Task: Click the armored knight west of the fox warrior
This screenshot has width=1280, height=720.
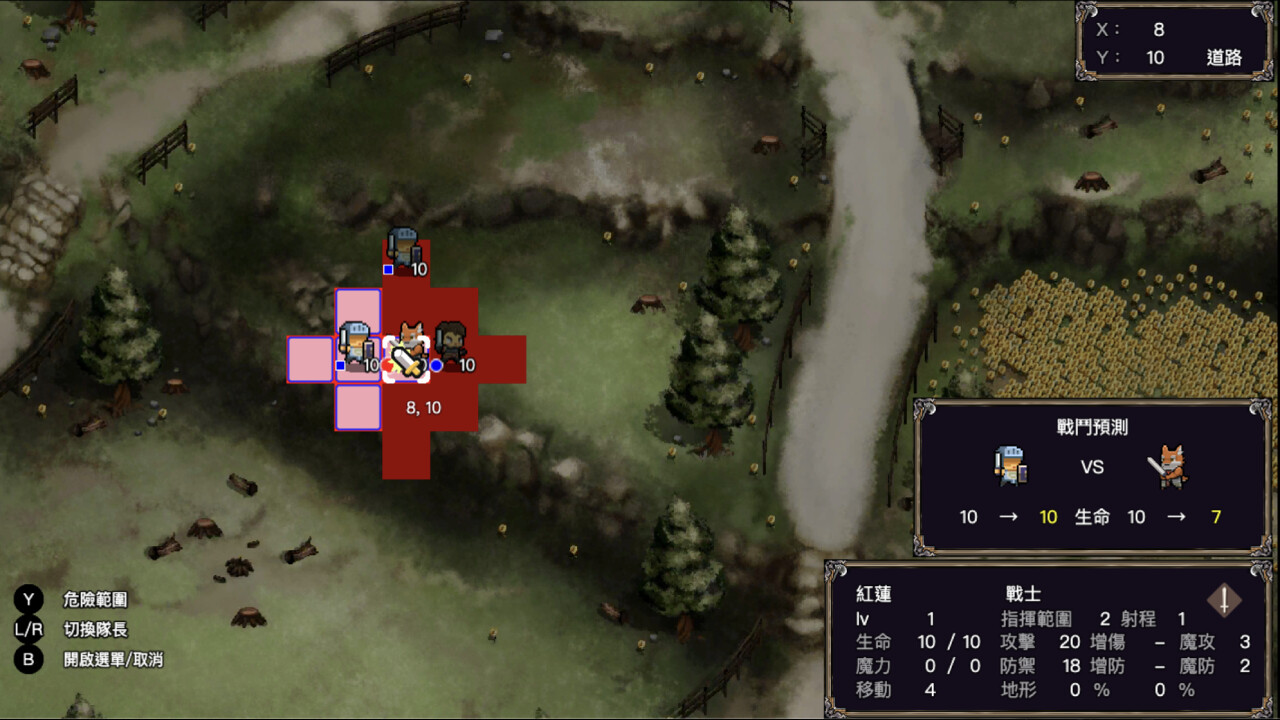Action: coord(359,340)
